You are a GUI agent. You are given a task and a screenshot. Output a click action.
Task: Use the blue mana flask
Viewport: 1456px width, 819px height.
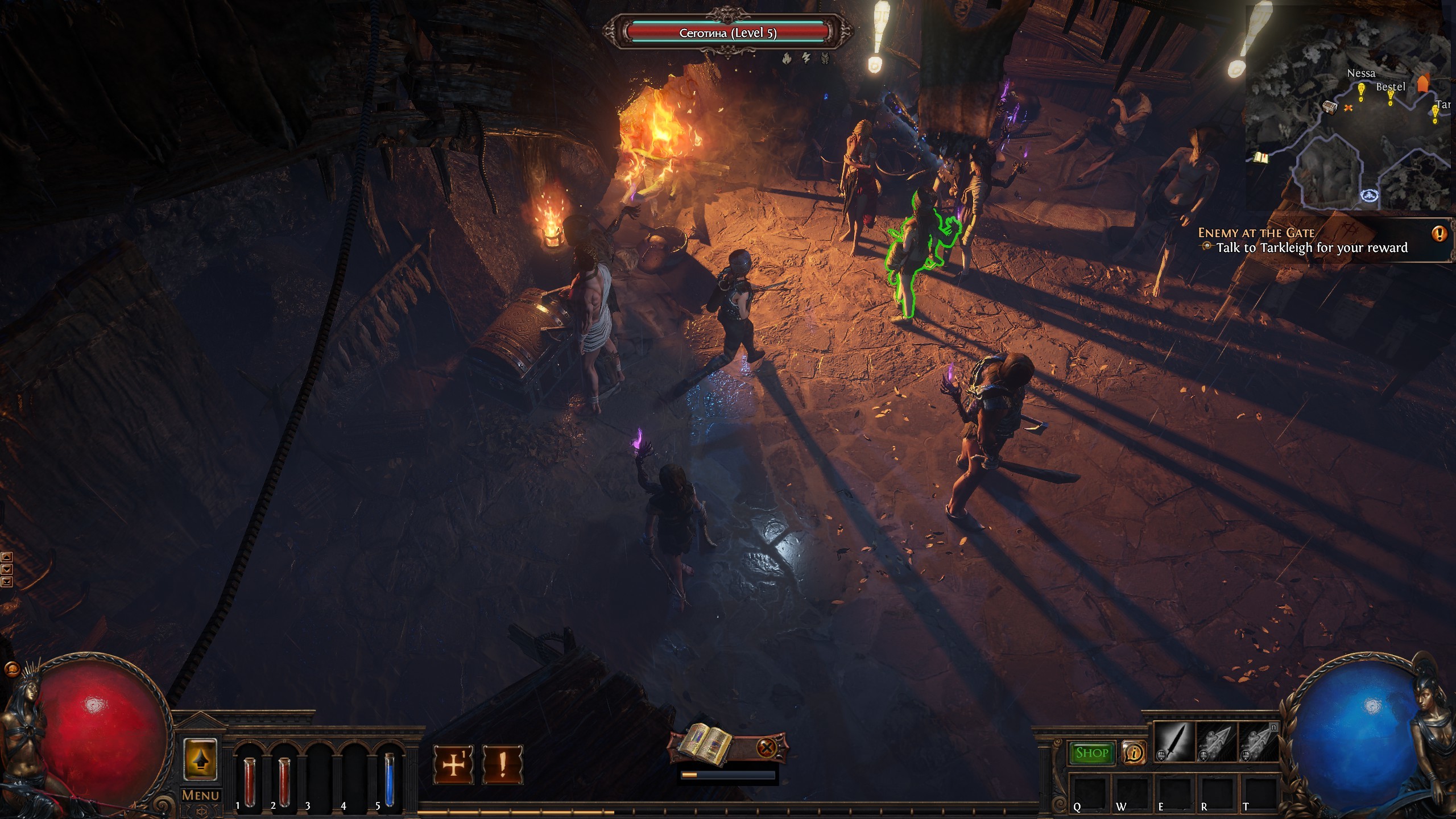[x=389, y=775]
